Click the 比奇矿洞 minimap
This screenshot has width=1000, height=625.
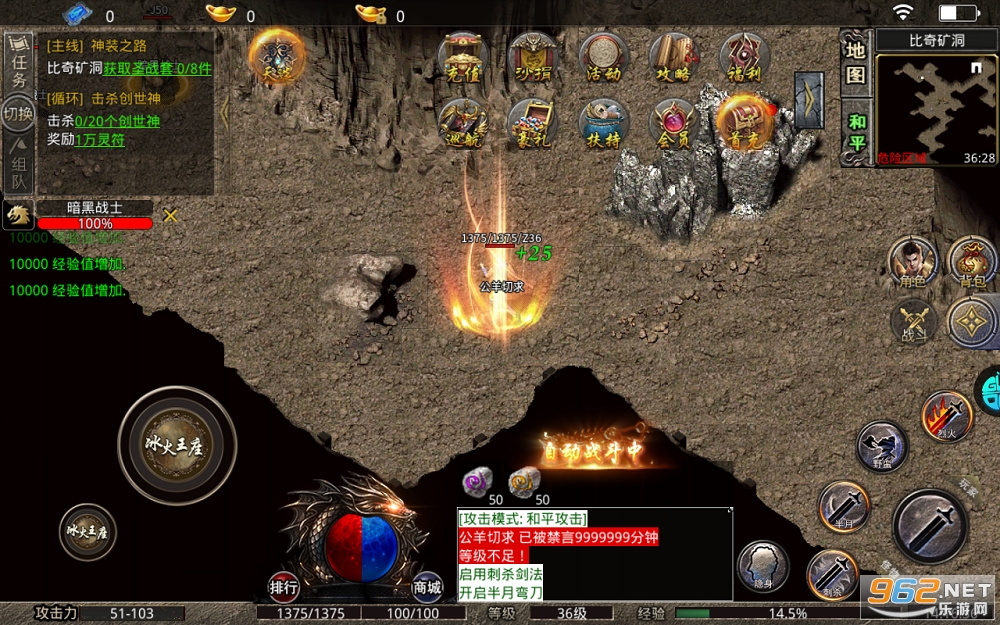pyautogui.click(x=936, y=108)
